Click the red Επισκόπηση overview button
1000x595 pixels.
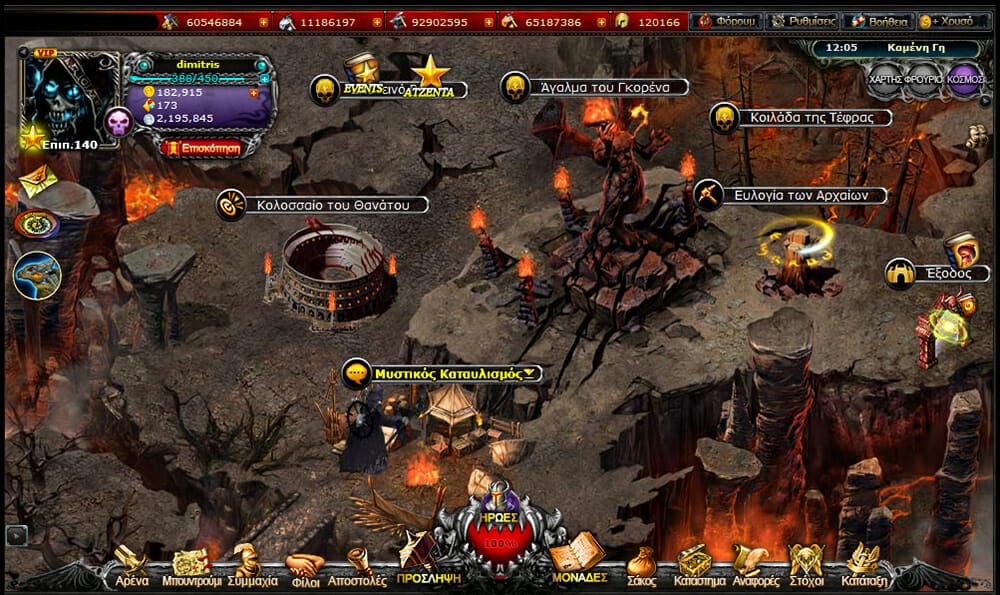click(200, 147)
